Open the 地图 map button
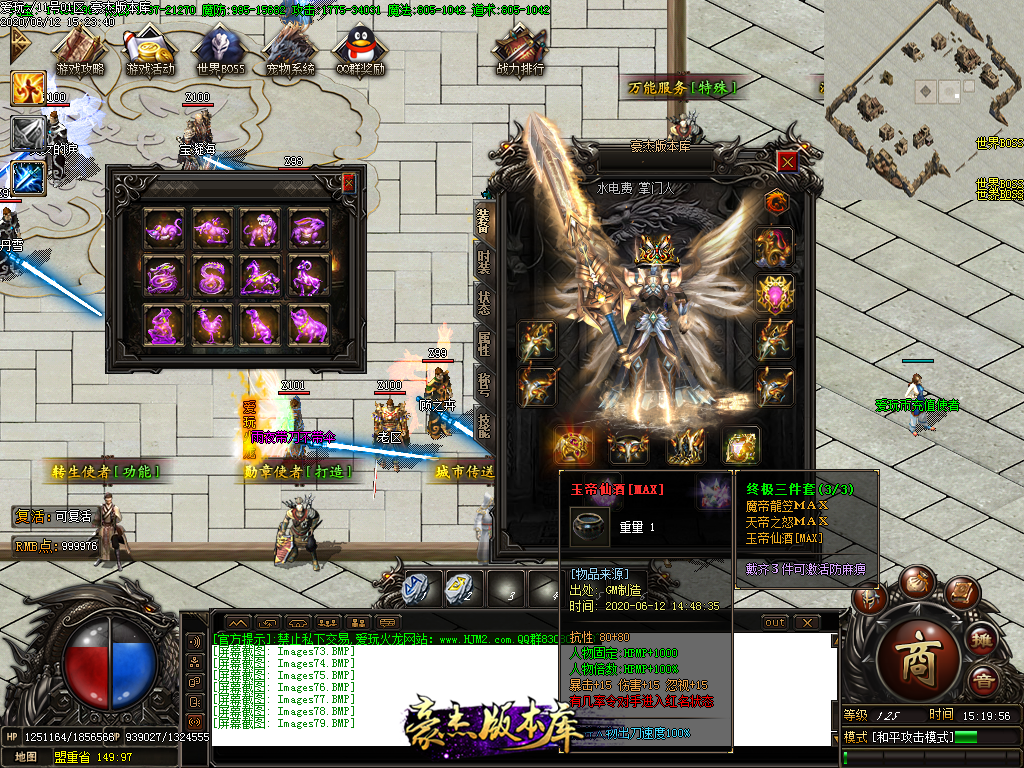Screen dimensions: 1024x768 click(x=25, y=757)
